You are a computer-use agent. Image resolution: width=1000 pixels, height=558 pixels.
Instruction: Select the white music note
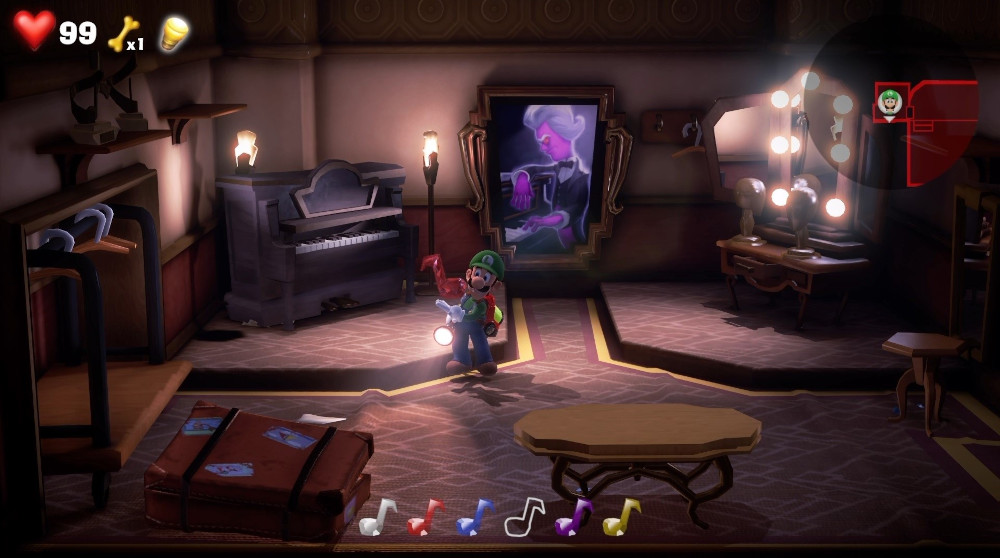pyautogui.click(x=378, y=517)
